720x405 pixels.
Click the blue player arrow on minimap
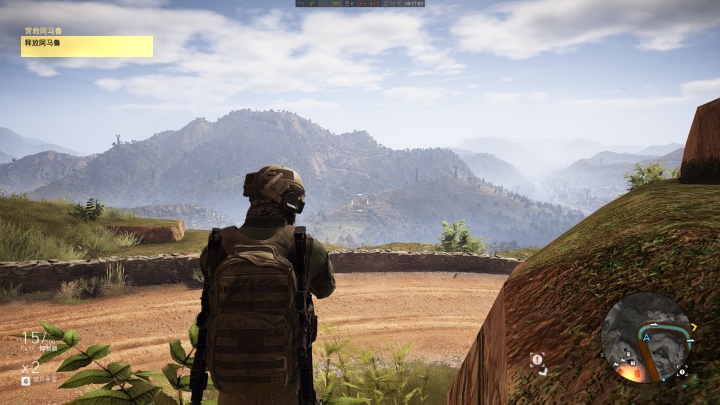(x=647, y=338)
